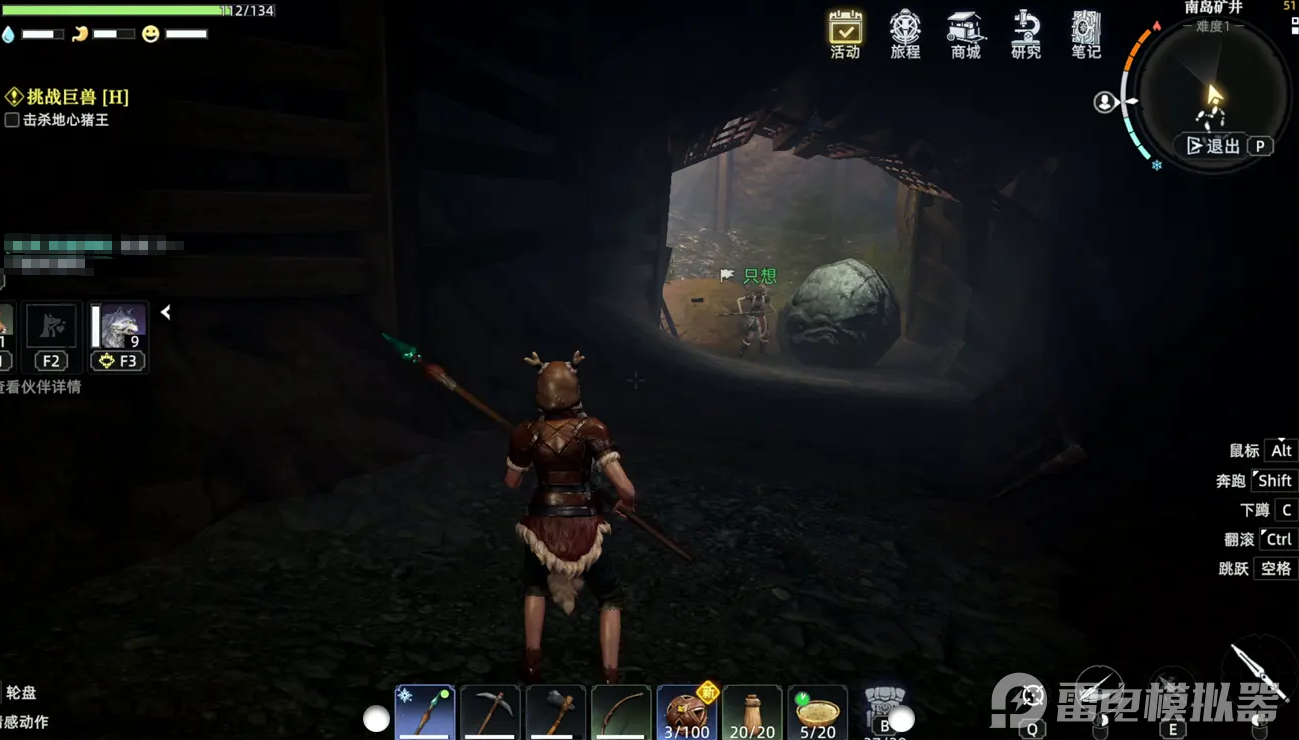Collapse the companion panel with the arrow
Screen dimensions: 1299x740
click(x=166, y=313)
